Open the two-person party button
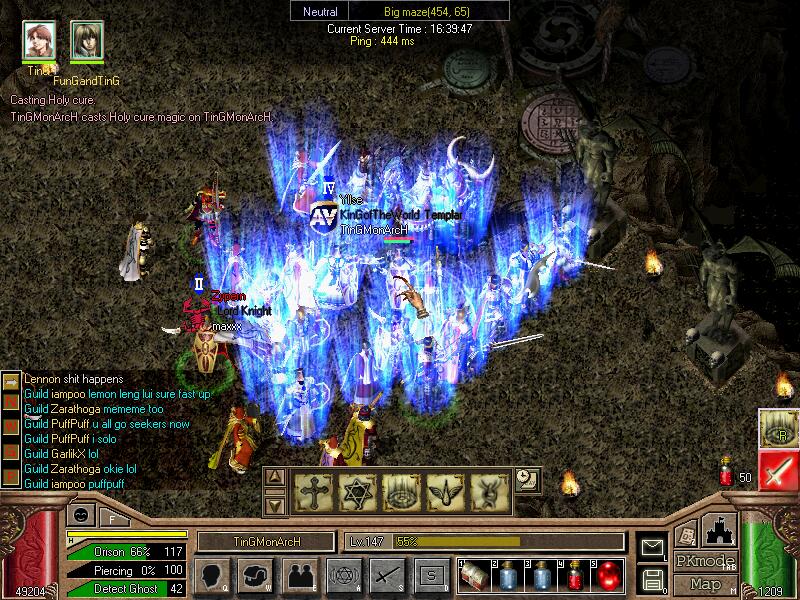 pyautogui.click(x=299, y=576)
